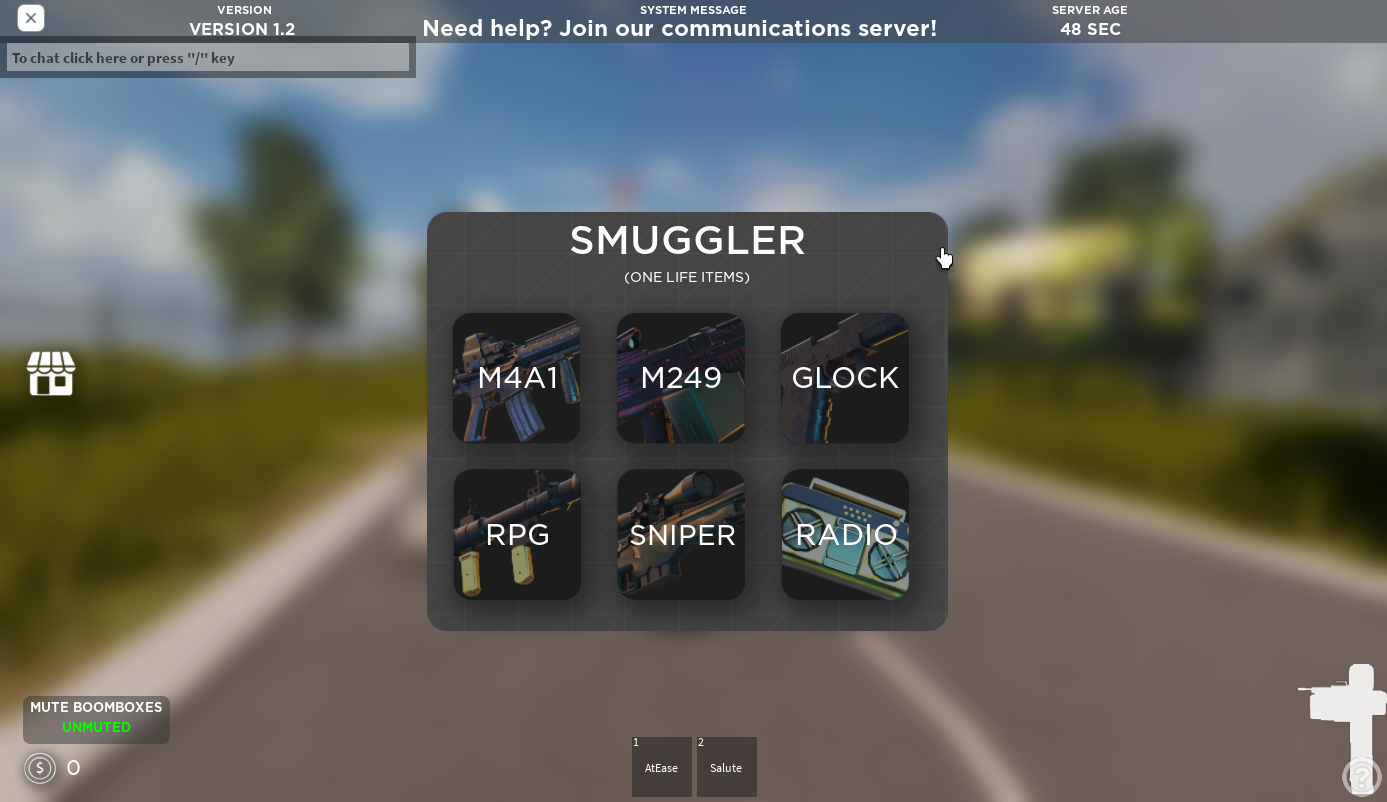Choose the M249 machine gun tile
The width and height of the screenshot is (1387, 802).
pos(680,378)
